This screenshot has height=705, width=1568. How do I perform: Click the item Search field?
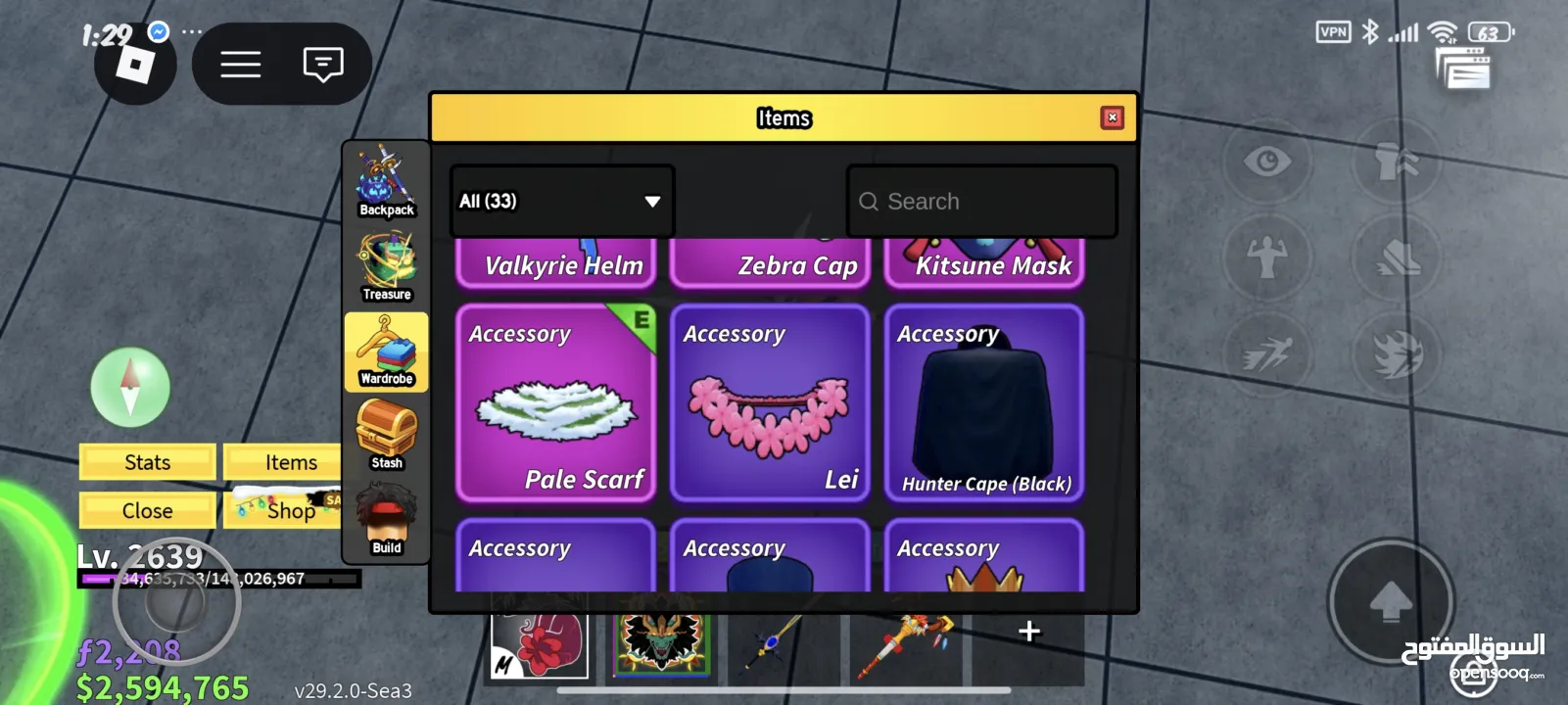[981, 201]
